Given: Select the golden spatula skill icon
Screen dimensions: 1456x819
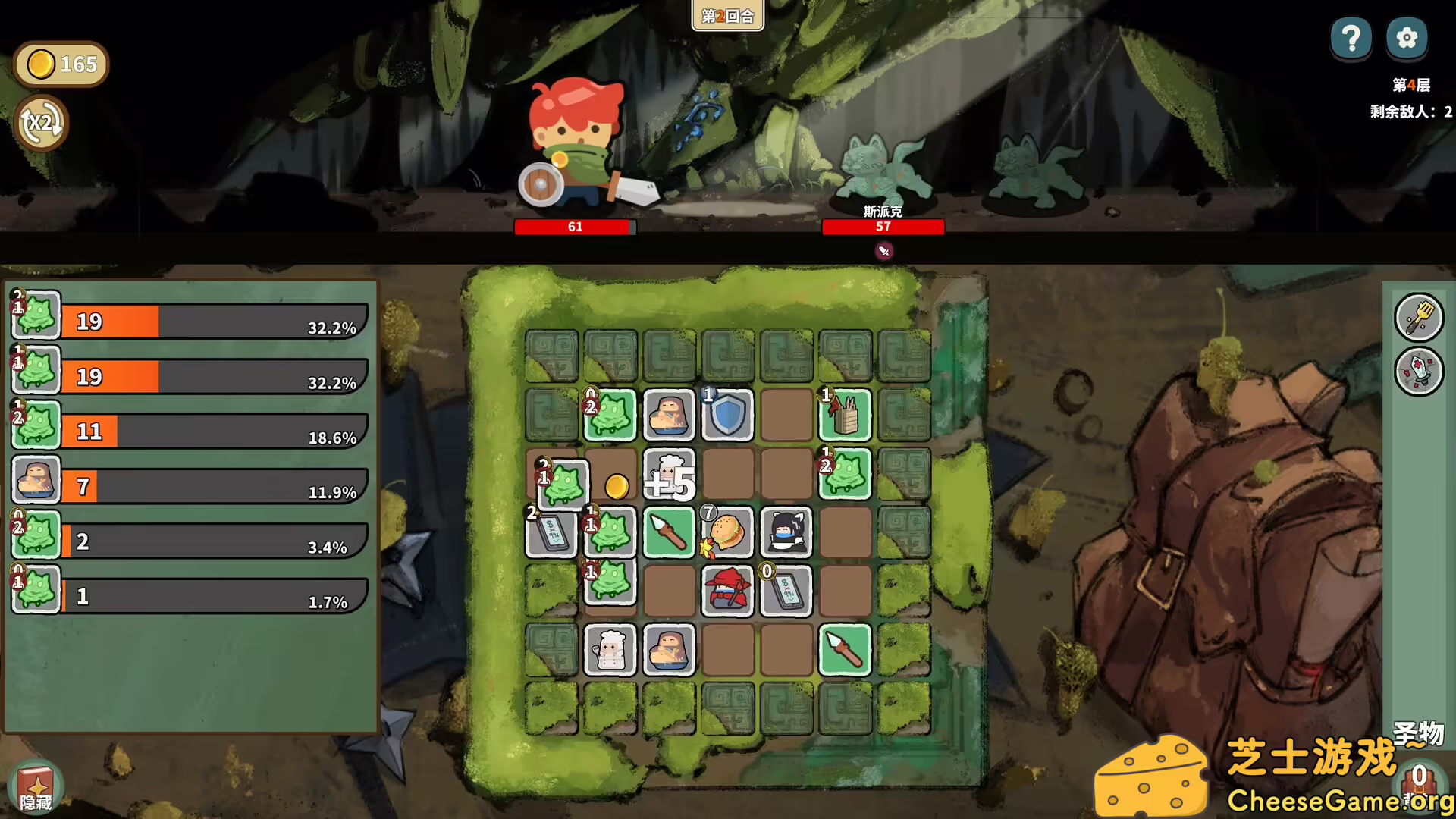Looking at the screenshot, I should (1420, 317).
